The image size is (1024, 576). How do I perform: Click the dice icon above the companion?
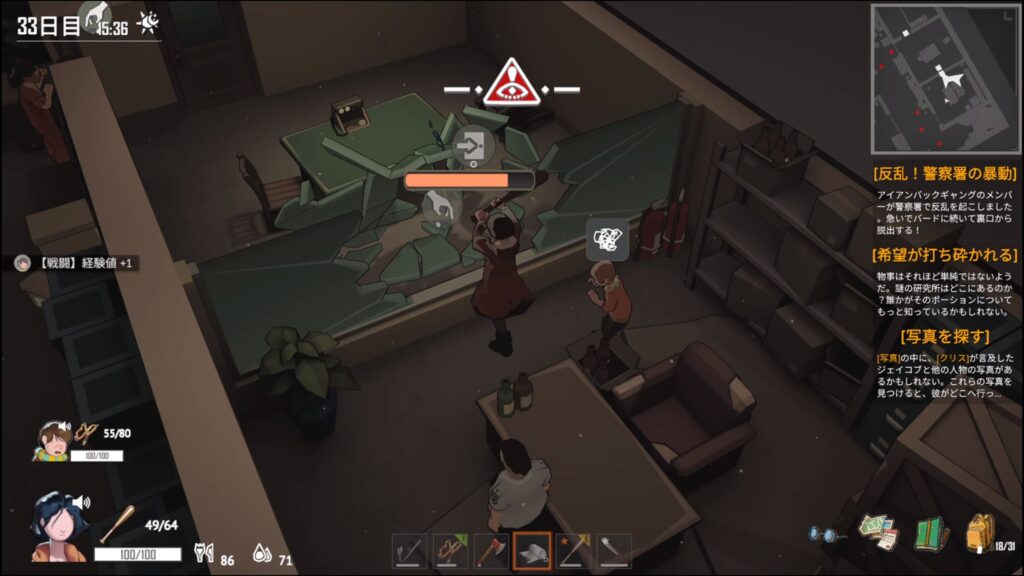point(608,239)
